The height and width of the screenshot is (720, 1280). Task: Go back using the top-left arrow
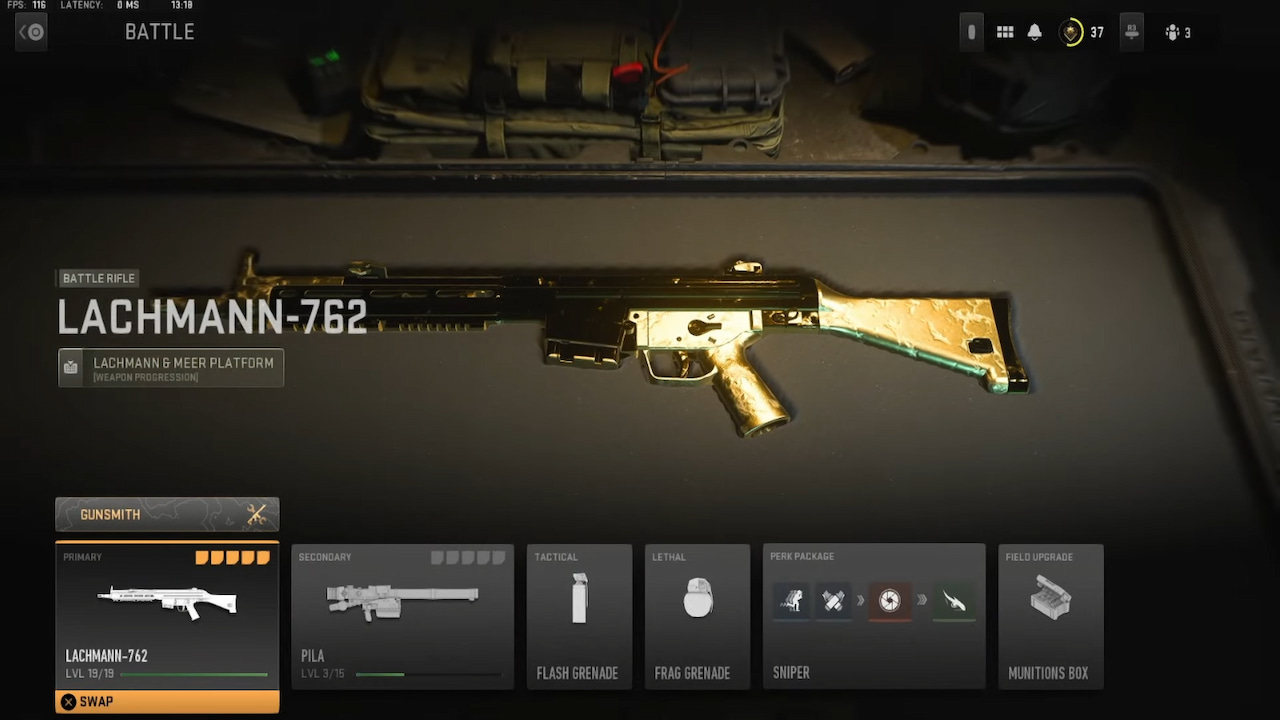tap(31, 32)
